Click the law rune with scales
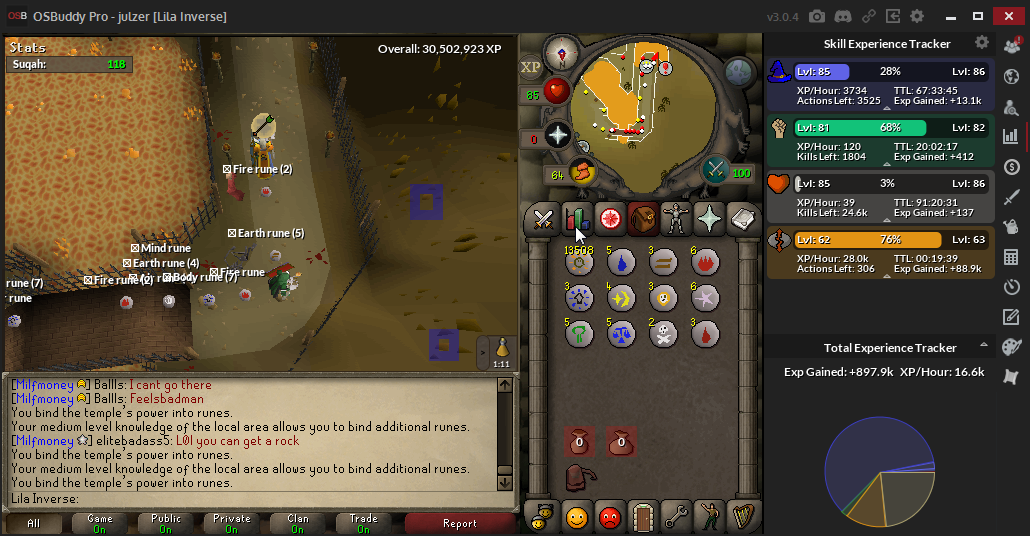The image size is (1030, 536). (621, 334)
